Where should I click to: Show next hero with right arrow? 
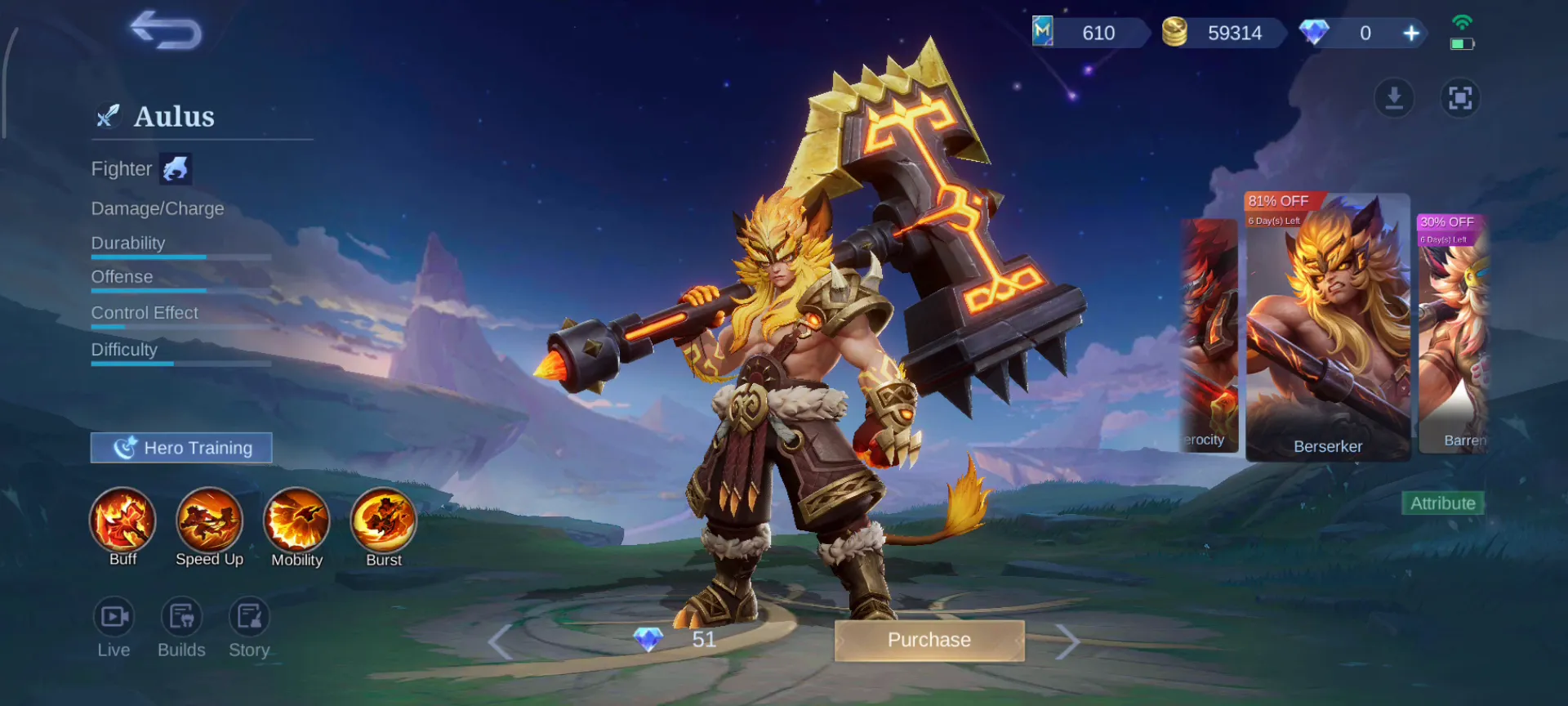pos(1067,641)
